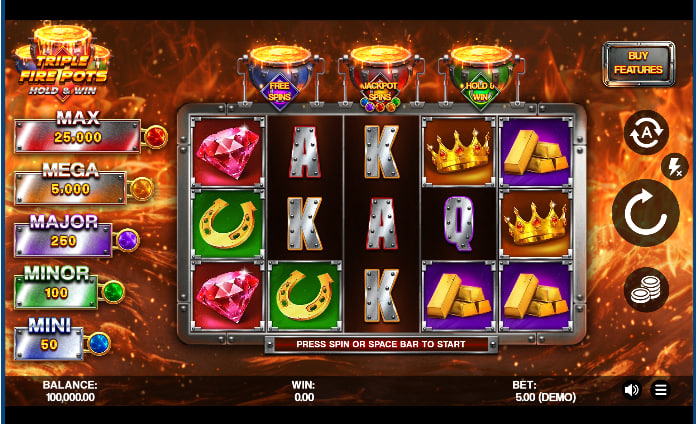Open bet settings with the coin stack icon
The image size is (696, 424).
pos(646,290)
